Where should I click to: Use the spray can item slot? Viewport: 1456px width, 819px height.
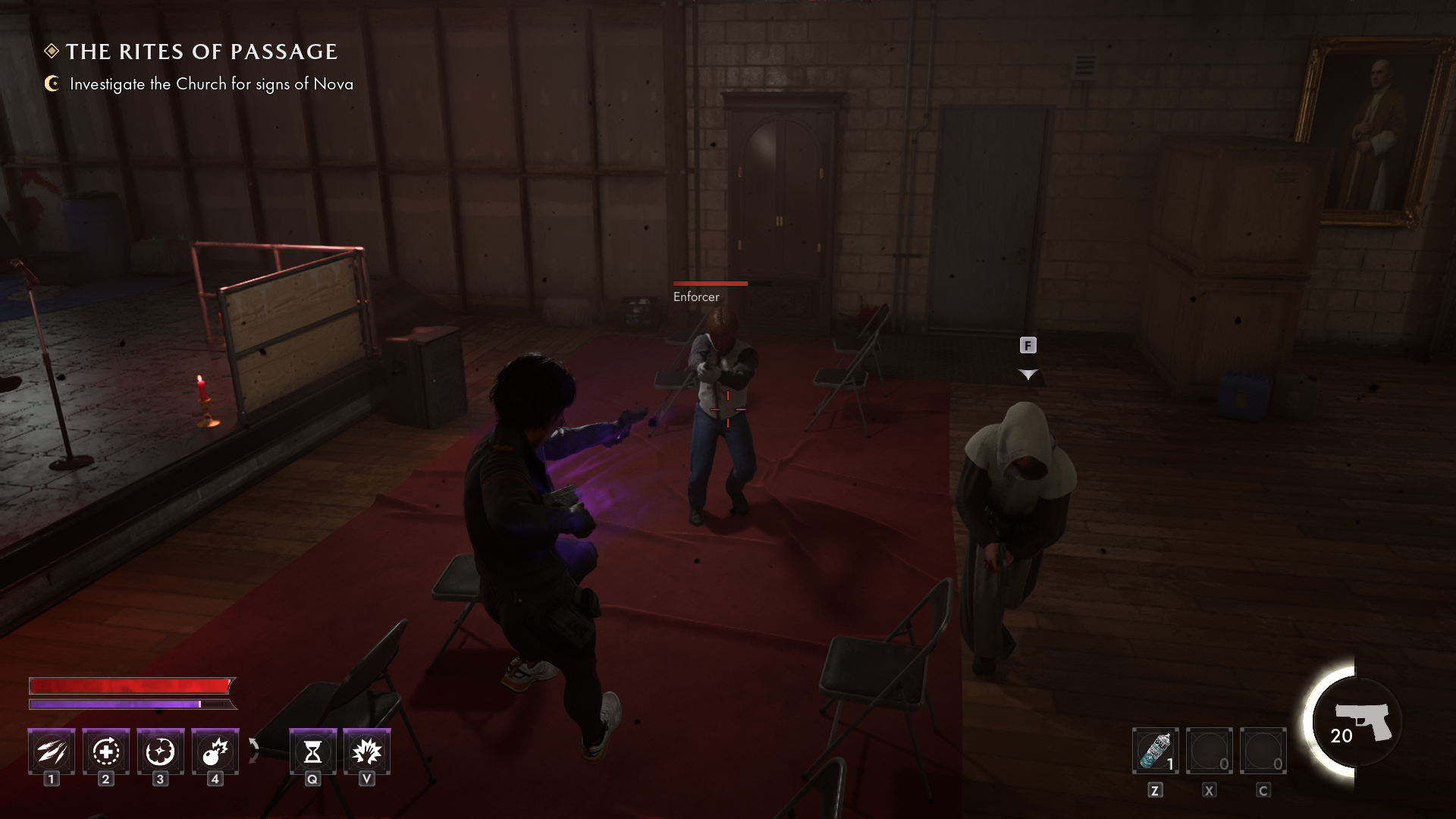(1155, 752)
